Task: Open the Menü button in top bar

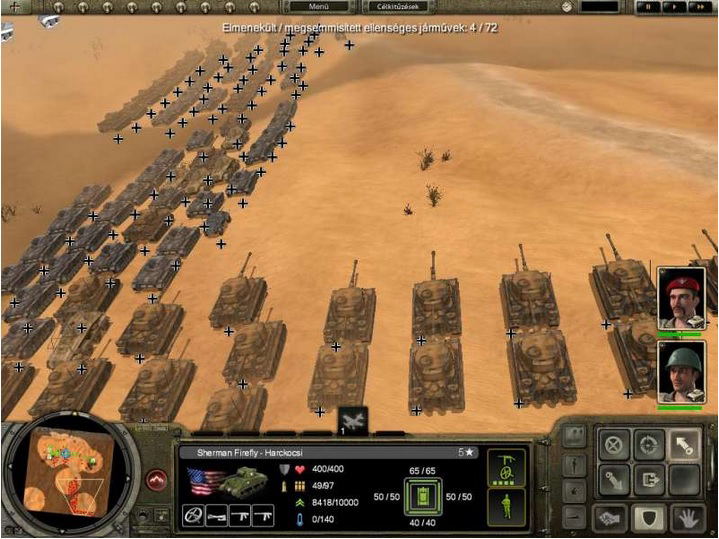Action: (x=318, y=7)
